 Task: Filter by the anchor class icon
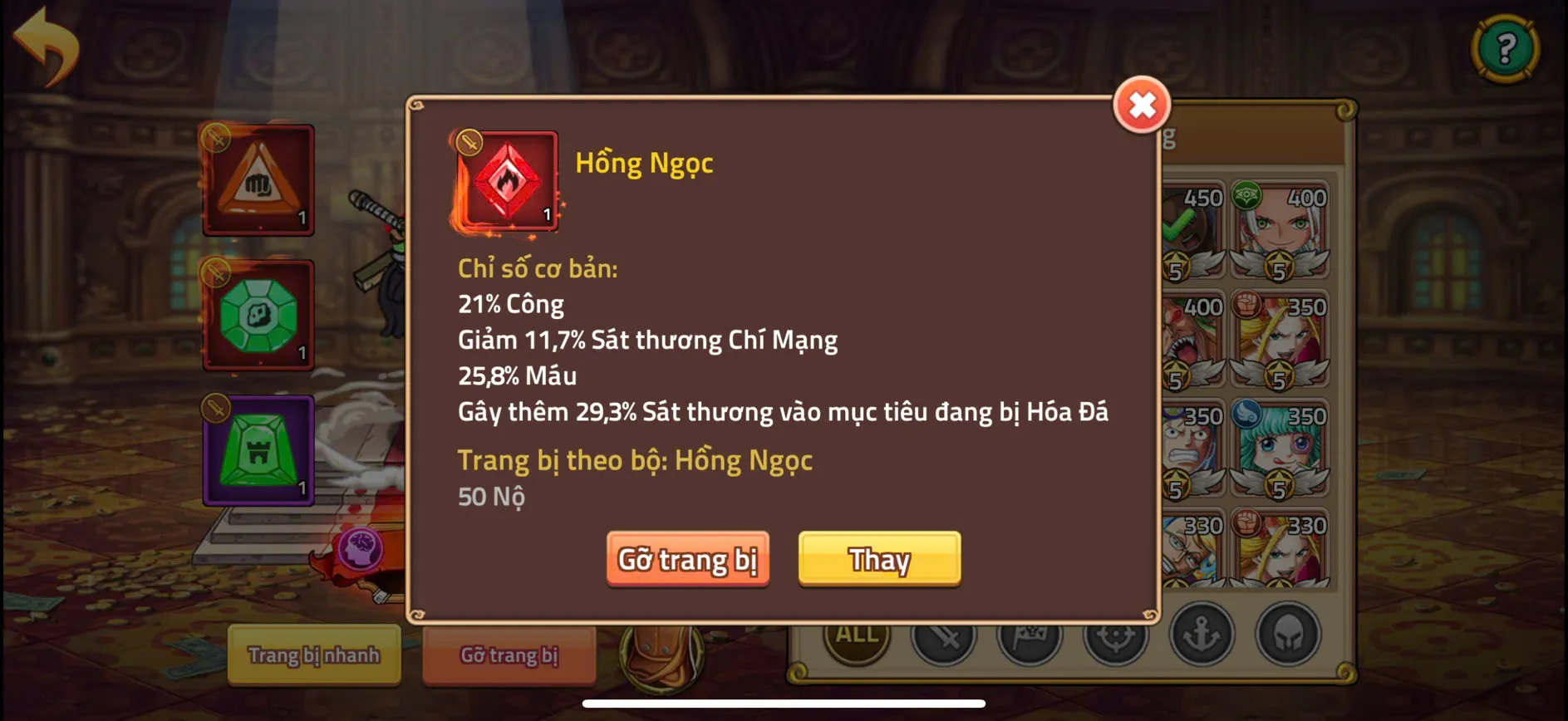[1202, 635]
